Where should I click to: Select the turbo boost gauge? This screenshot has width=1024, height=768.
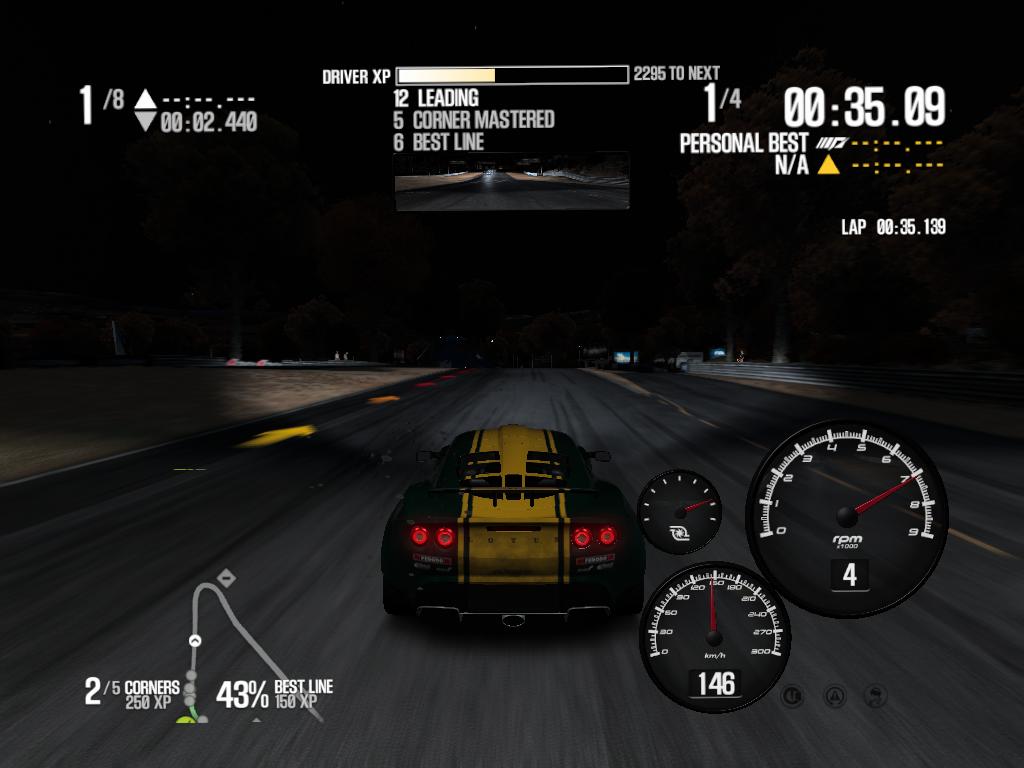point(680,511)
